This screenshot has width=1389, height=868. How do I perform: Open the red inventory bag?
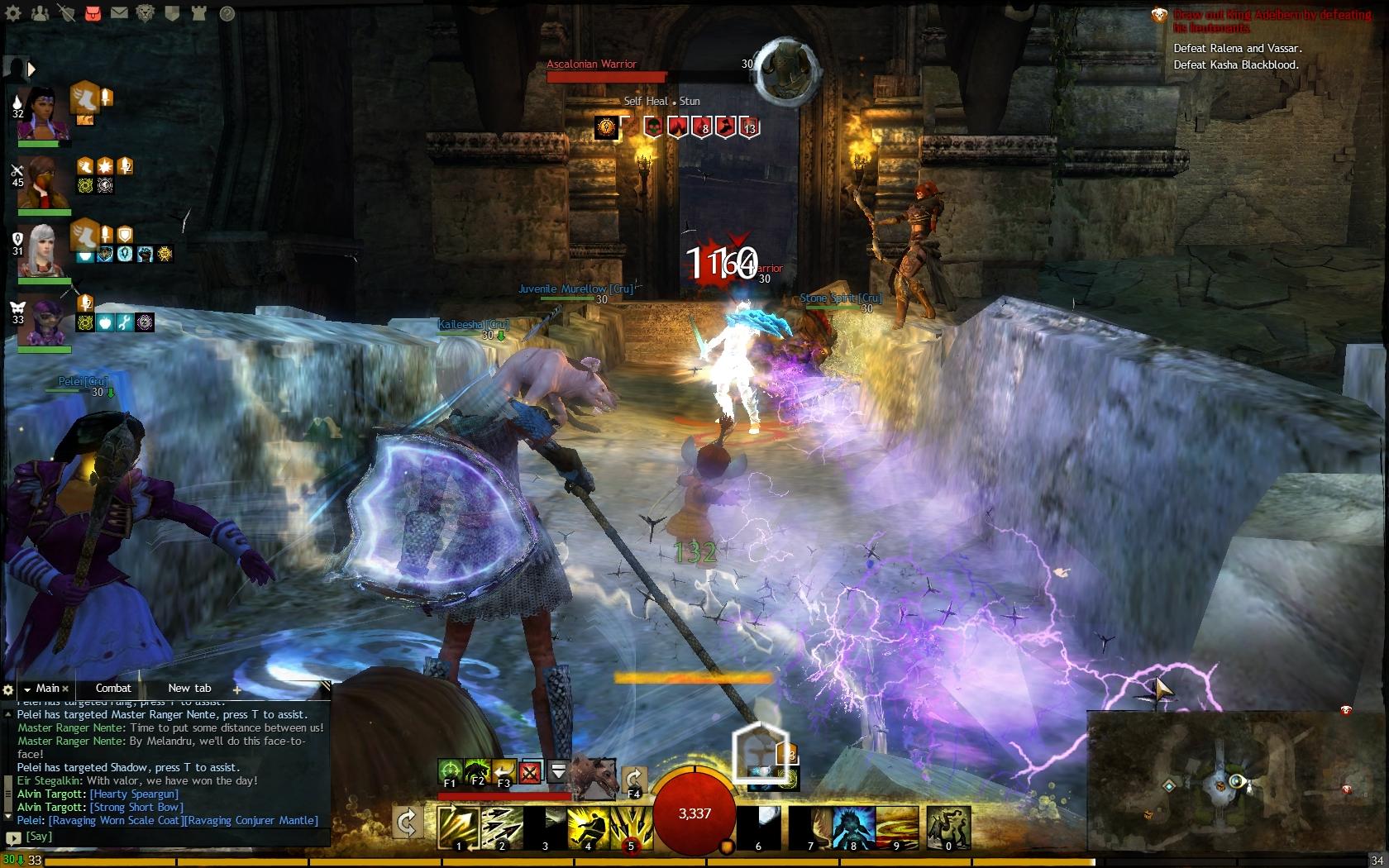[93, 13]
